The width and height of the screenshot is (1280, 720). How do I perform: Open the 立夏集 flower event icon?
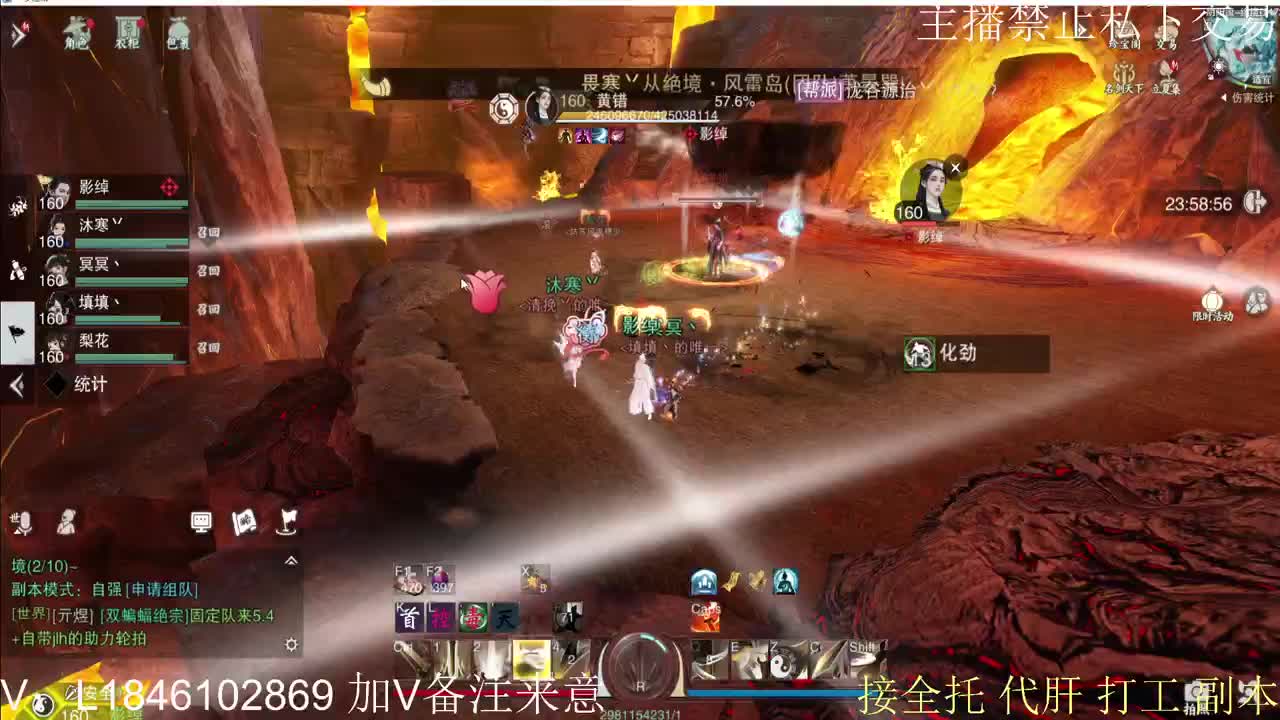[1166, 69]
